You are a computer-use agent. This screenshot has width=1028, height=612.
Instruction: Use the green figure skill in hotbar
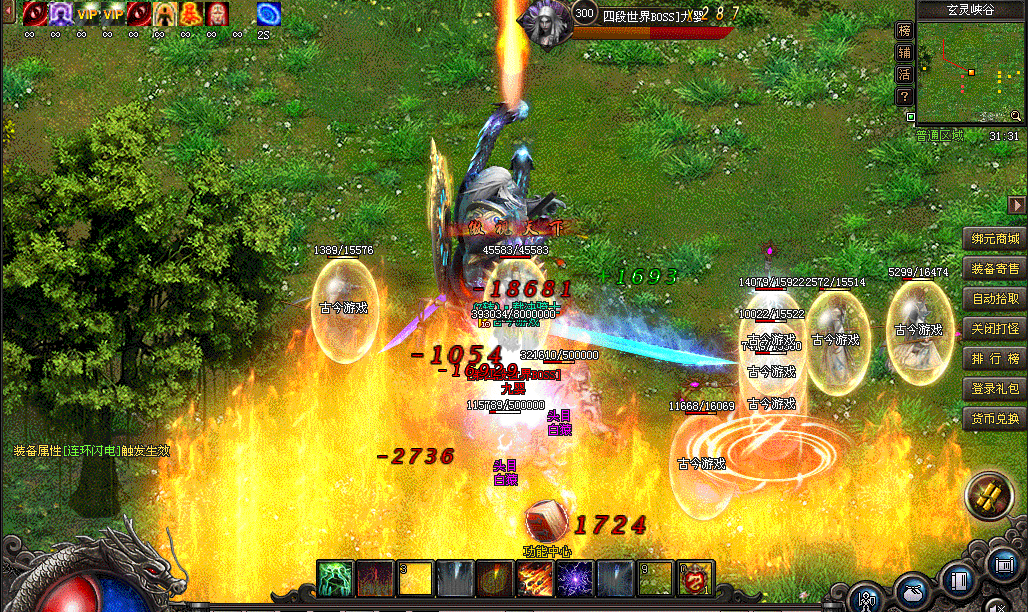(x=335, y=579)
